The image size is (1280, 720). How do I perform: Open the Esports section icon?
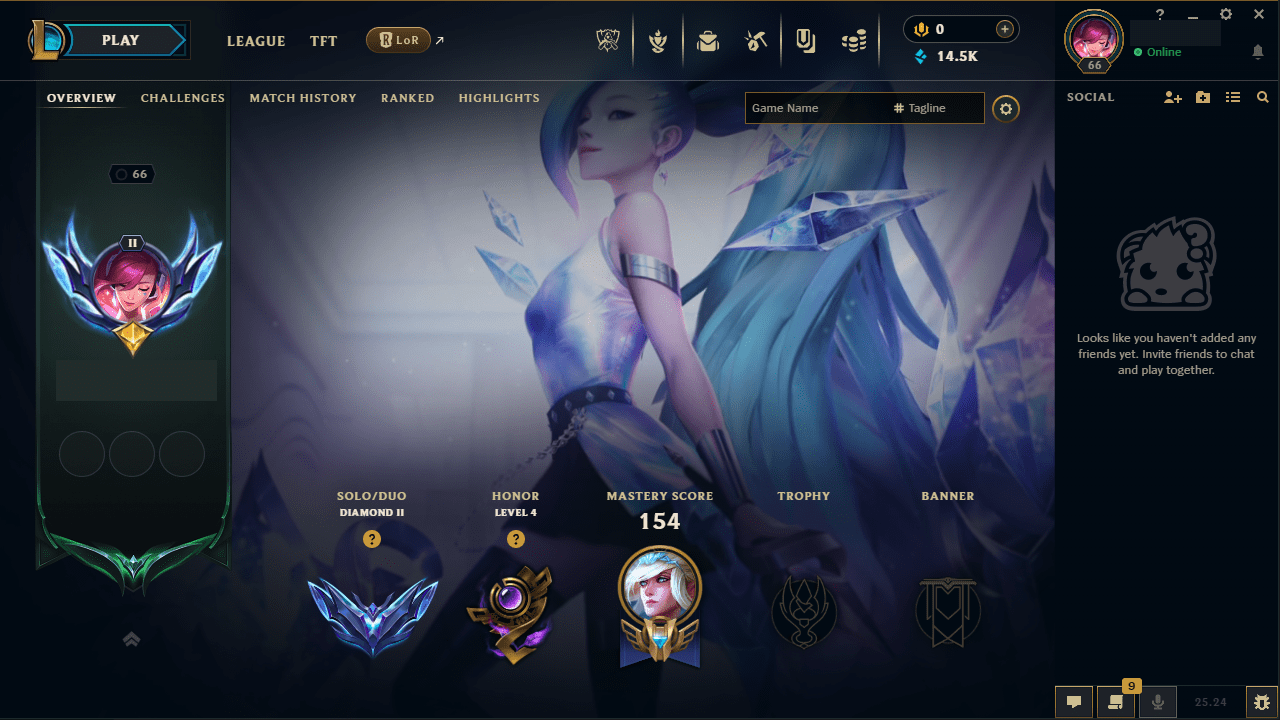[608, 41]
